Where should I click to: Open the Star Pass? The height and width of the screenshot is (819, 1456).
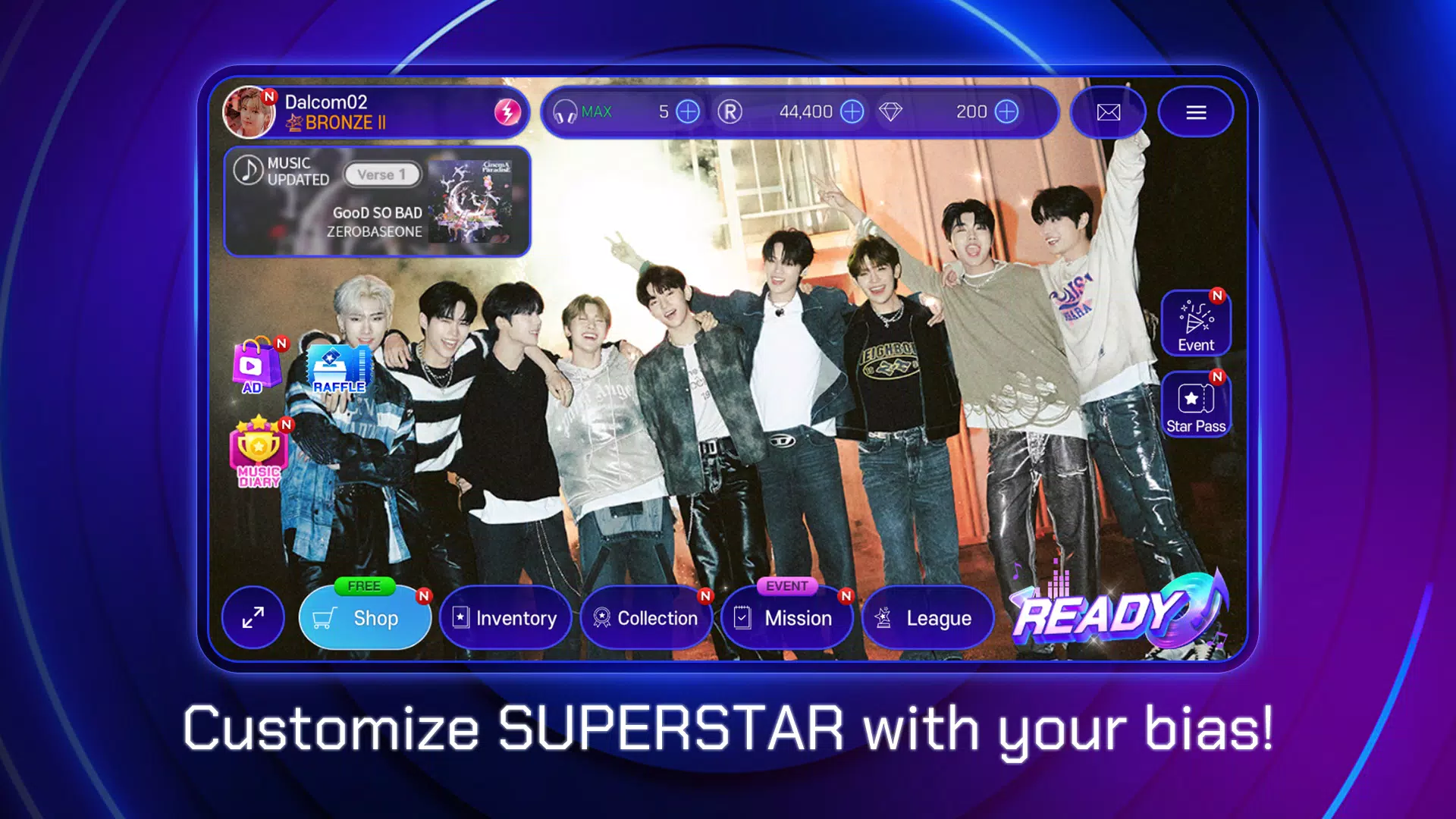coord(1196,405)
